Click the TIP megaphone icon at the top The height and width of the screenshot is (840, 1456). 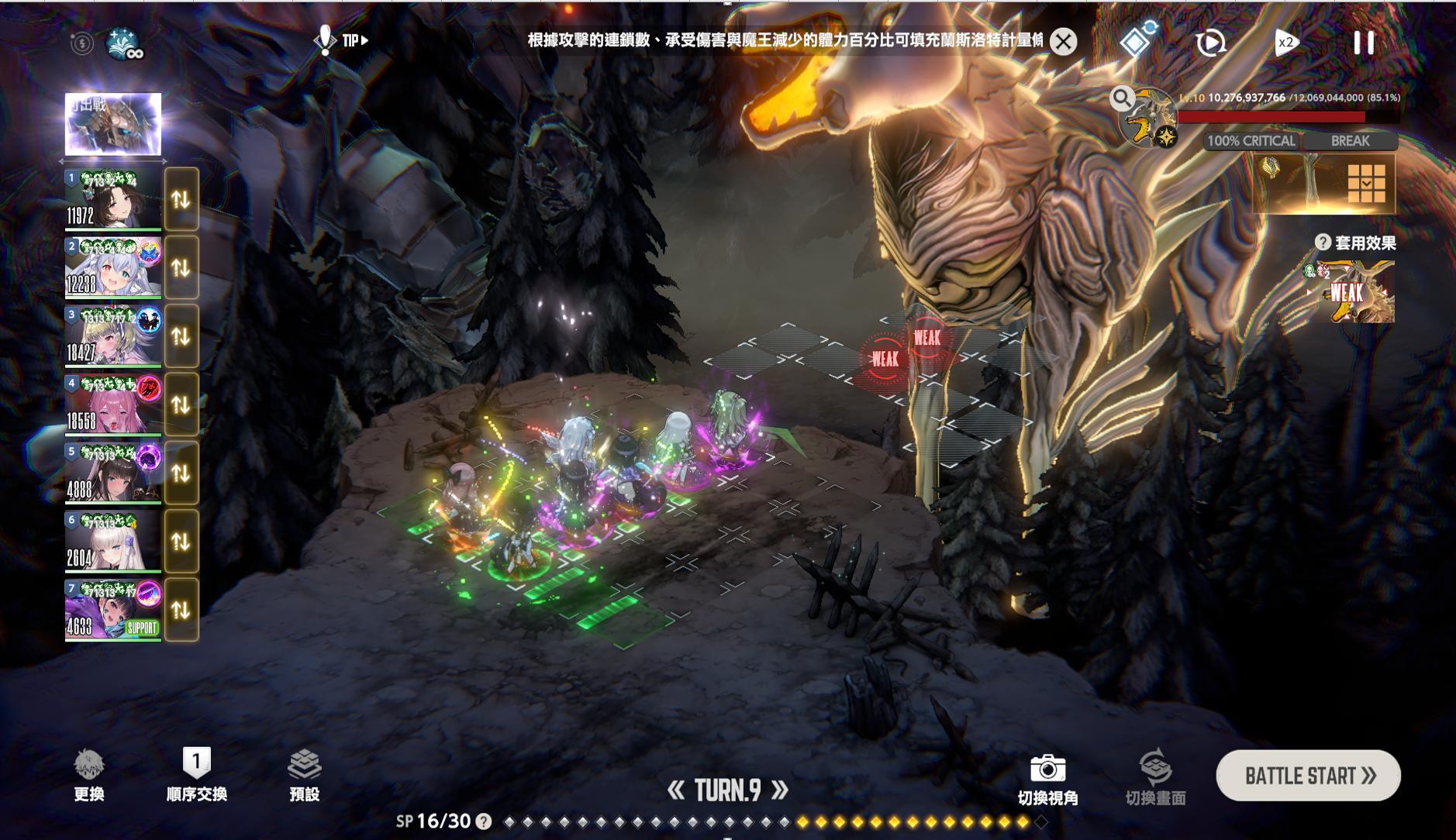pos(326,40)
